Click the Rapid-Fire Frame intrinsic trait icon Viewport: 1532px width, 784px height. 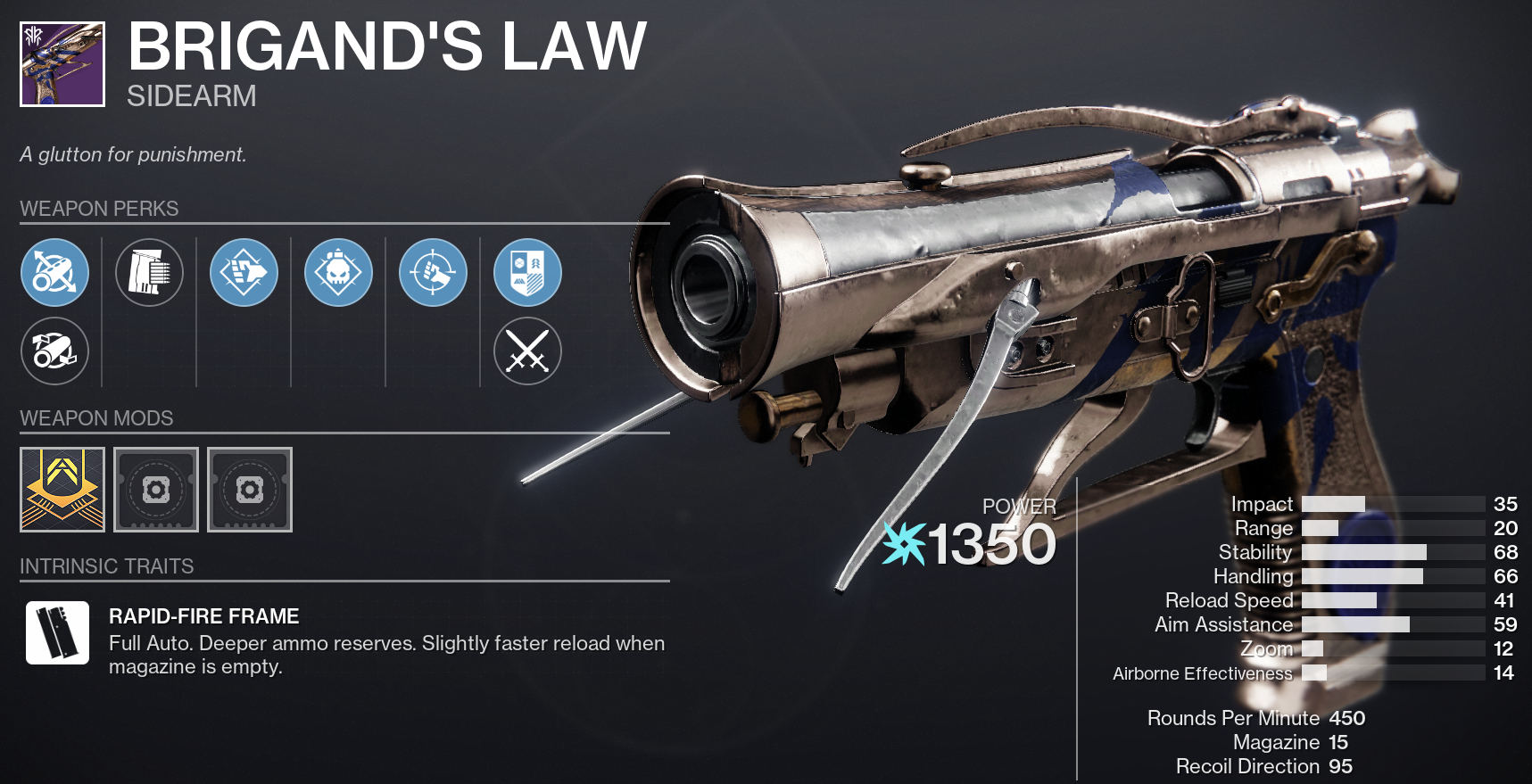click(x=55, y=634)
